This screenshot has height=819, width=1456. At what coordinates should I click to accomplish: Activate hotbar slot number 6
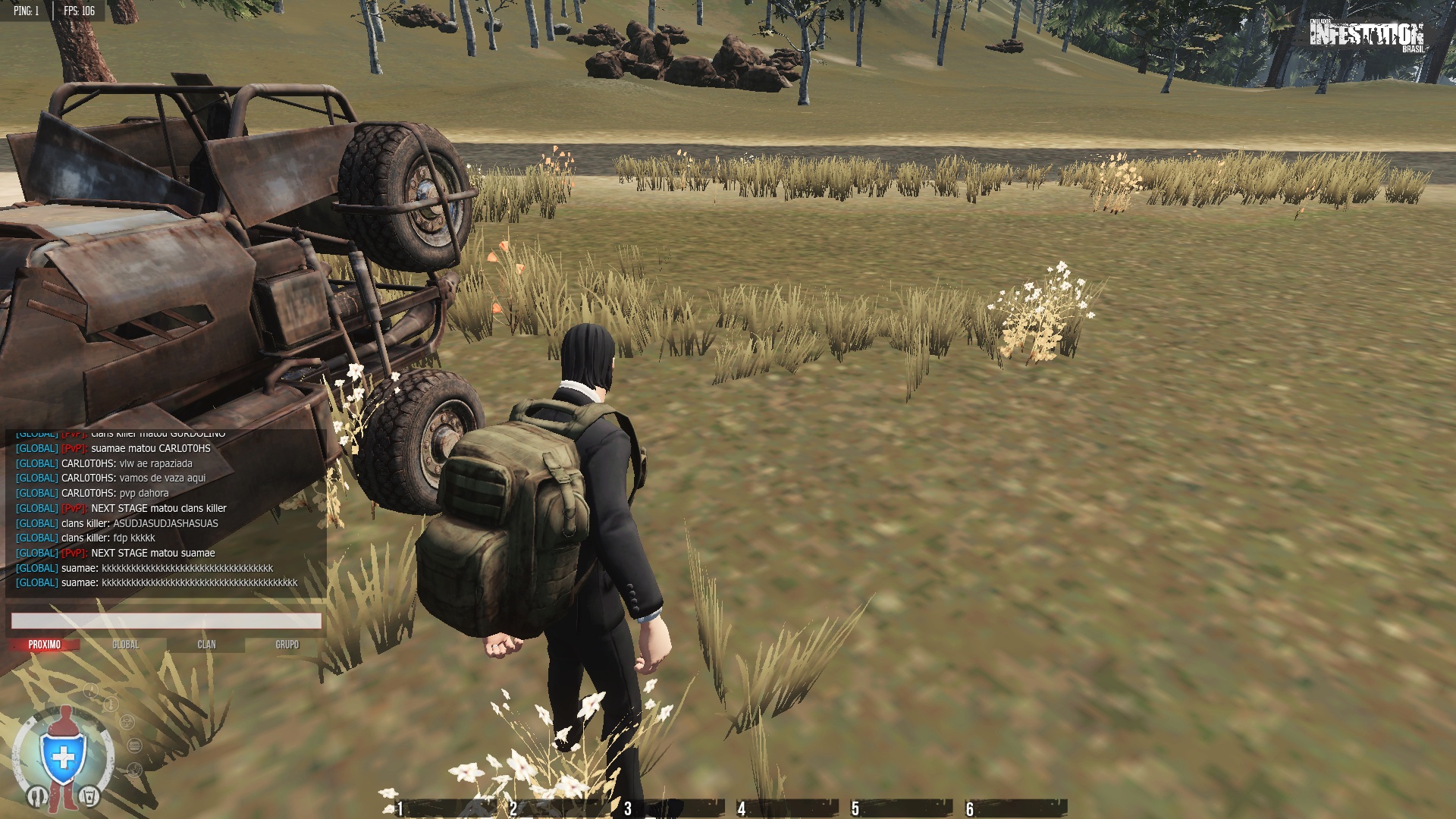(x=1014, y=808)
